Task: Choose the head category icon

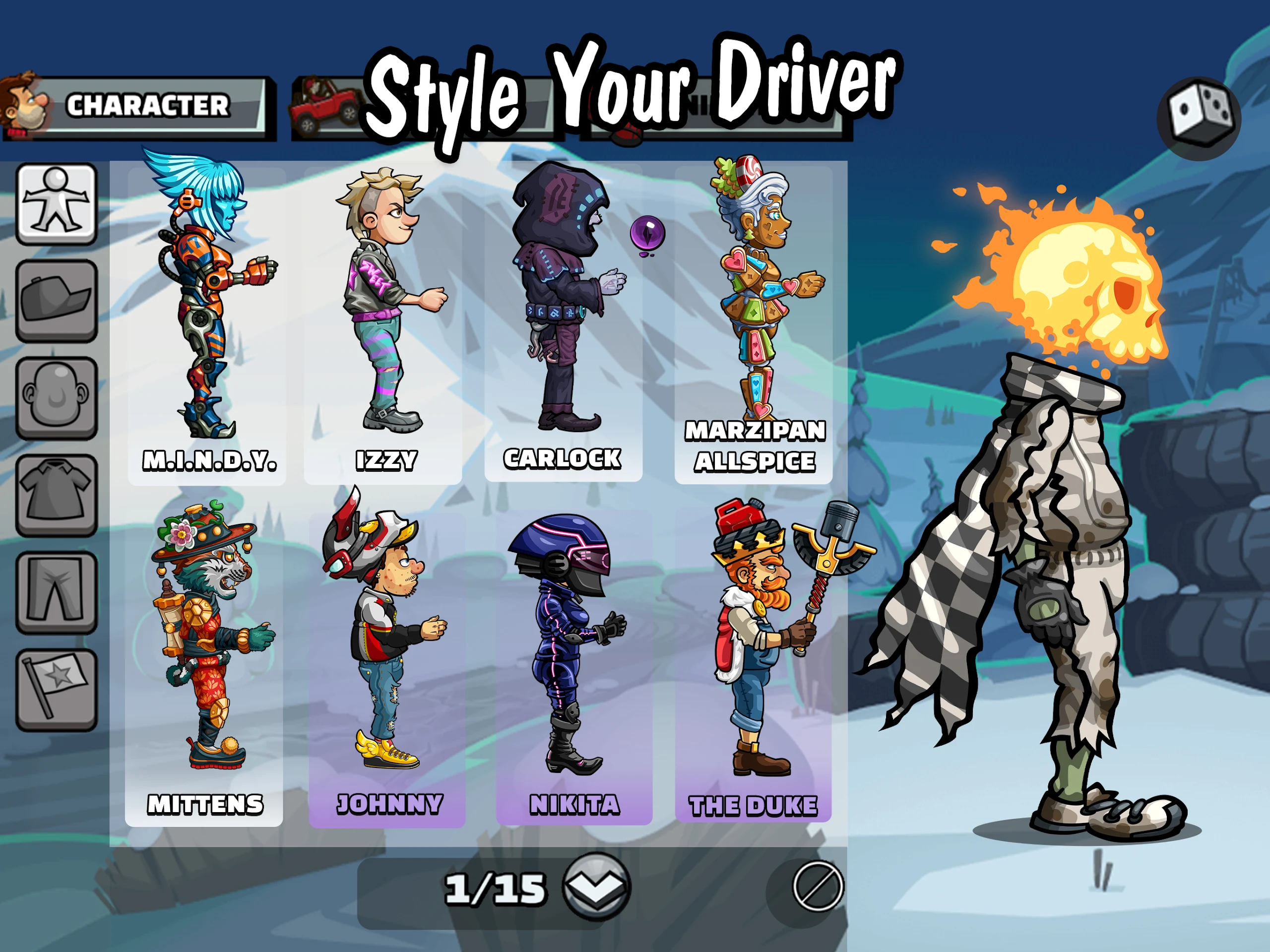Action: pyautogui.click(x=56, y=397)
